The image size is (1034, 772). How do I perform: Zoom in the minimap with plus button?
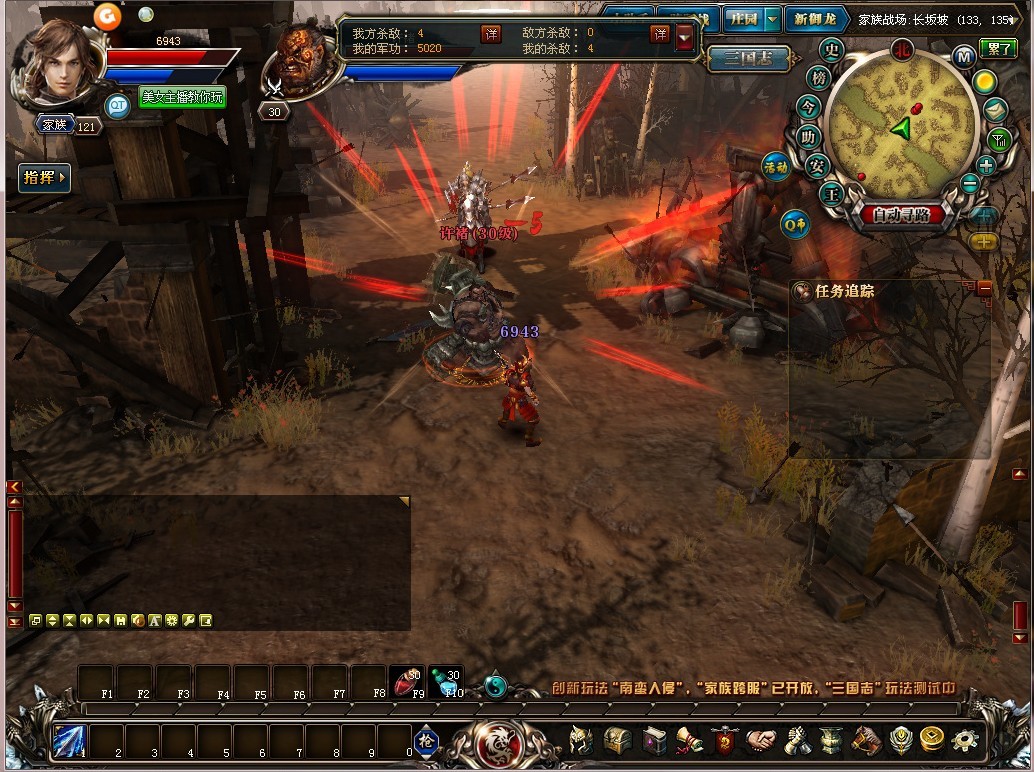click(x=986, y=166)
